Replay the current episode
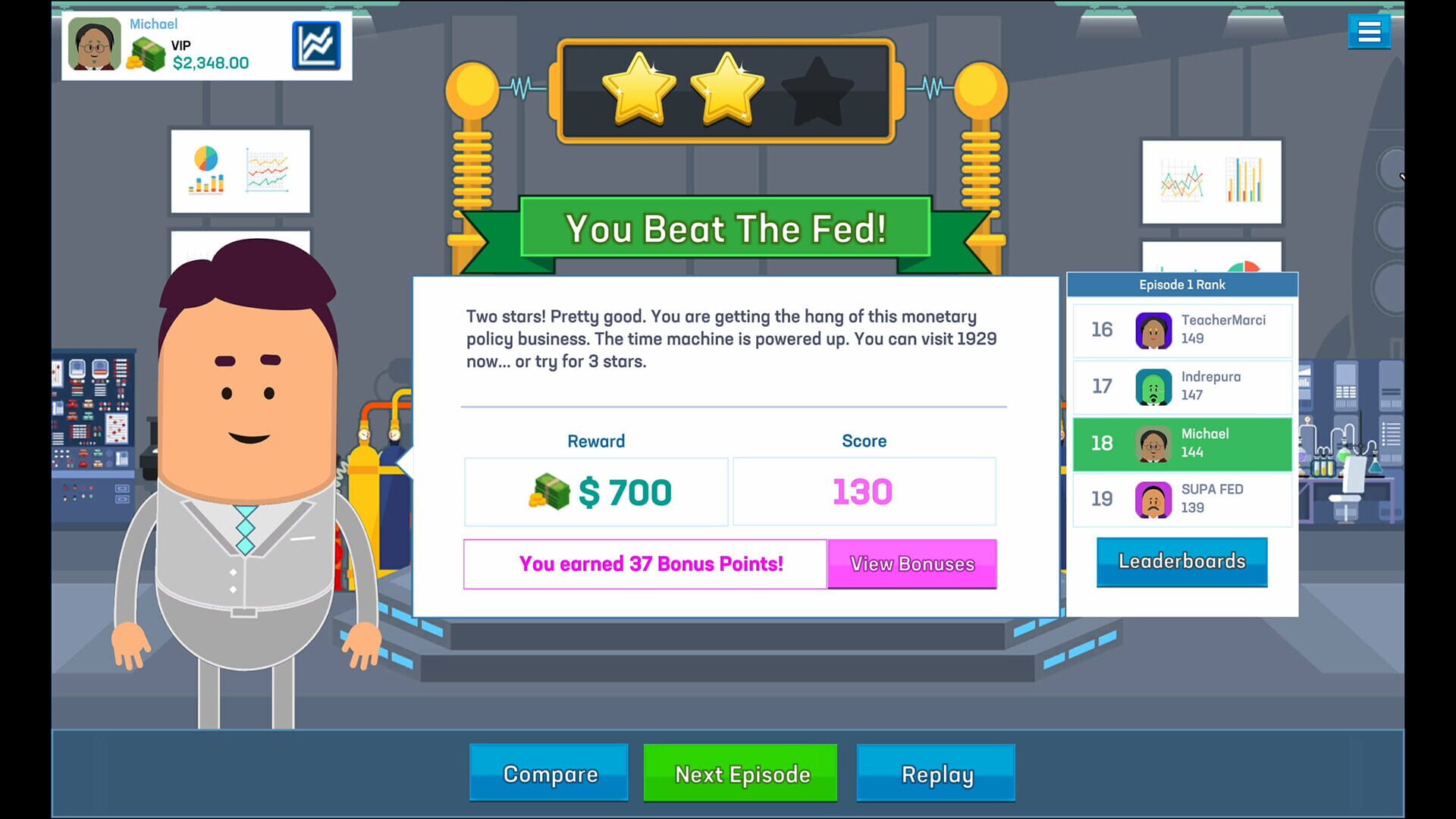Screen dimensions: 1456x819 [936, 773]
